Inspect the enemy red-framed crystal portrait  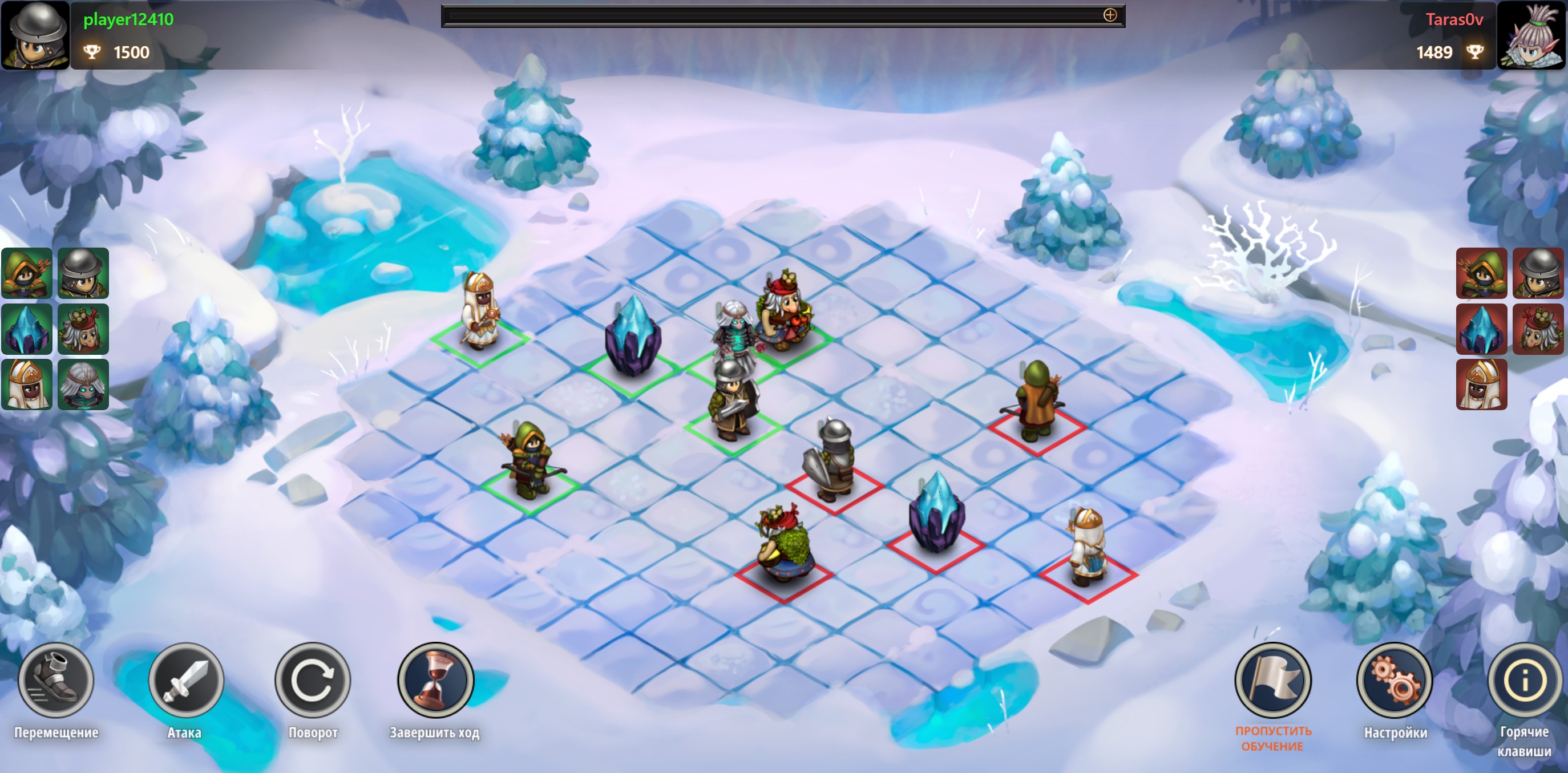point(1481,329)
